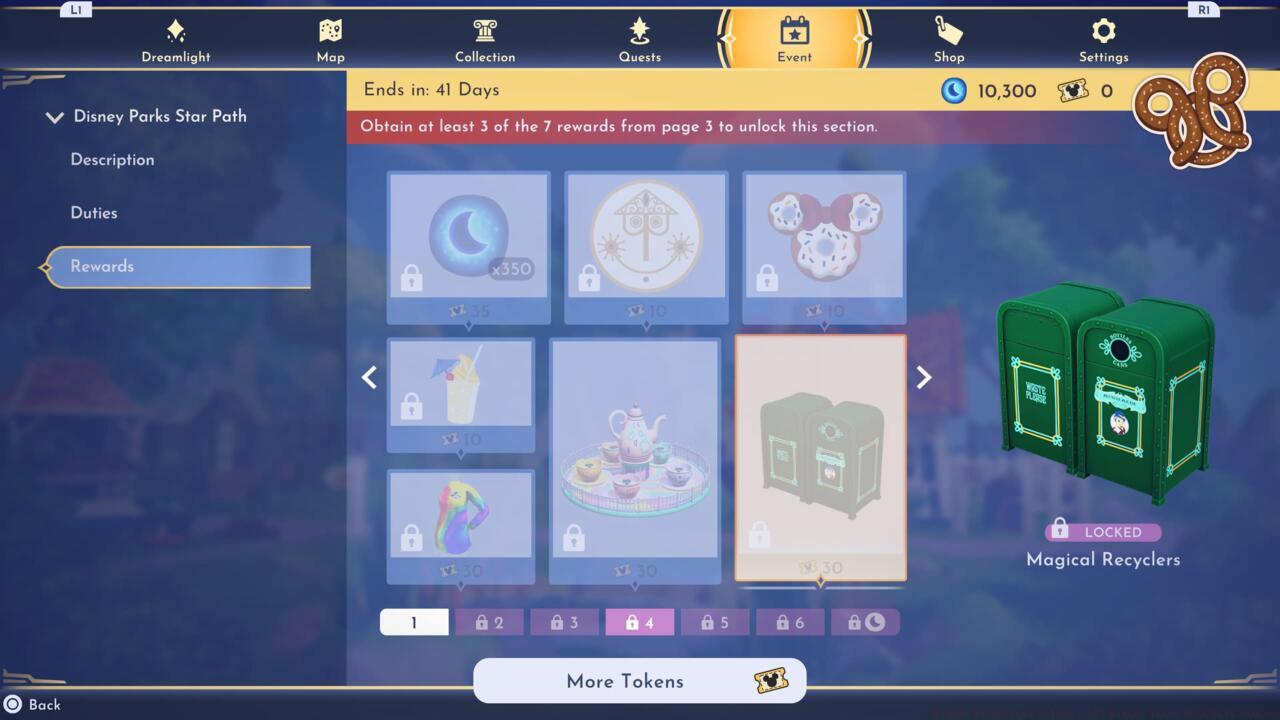
Task: Click the right arrow to view more rewards
Action: point(923,377)
